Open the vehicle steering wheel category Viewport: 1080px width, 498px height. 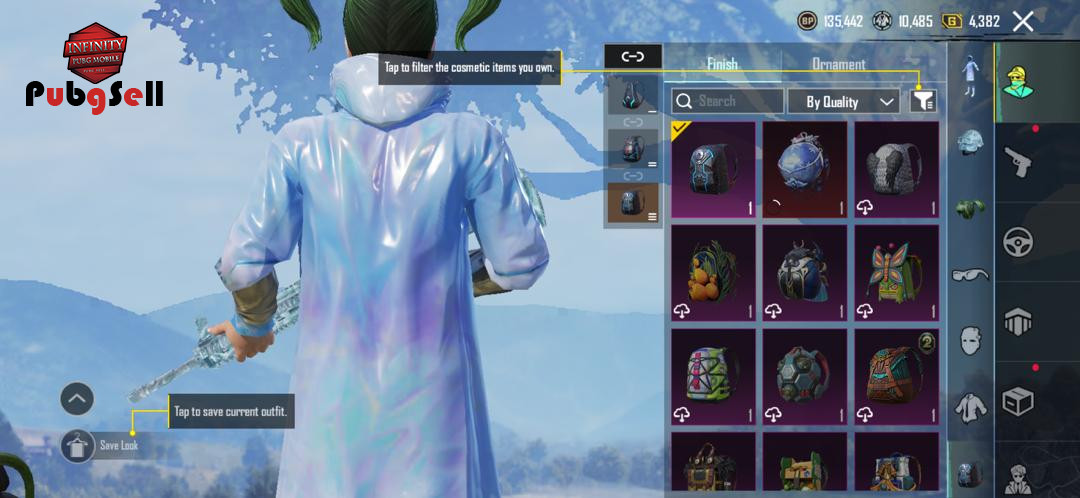coord(1018,242)
